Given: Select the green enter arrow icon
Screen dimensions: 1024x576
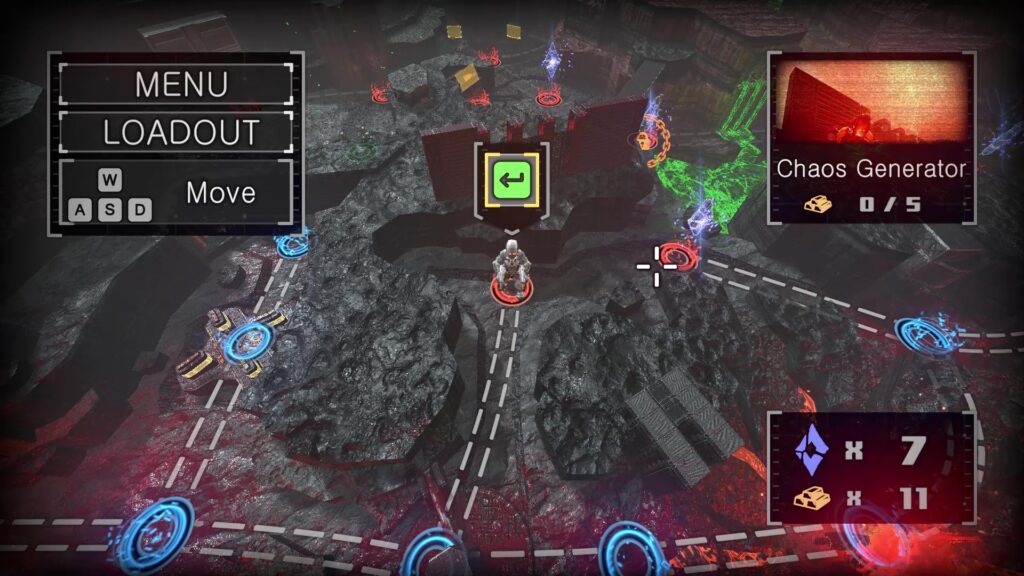Looking at the screenshot, I should pos(512,180).
